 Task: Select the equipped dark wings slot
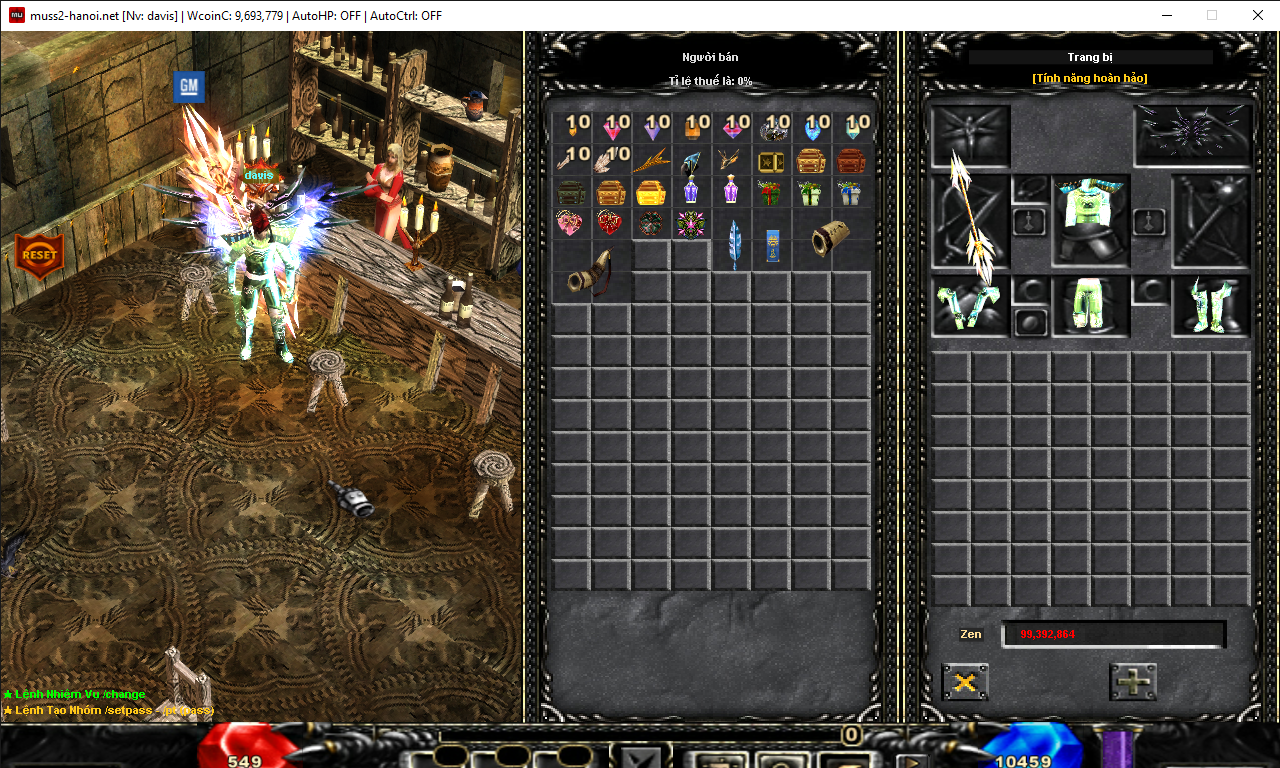pos(1193,134)
